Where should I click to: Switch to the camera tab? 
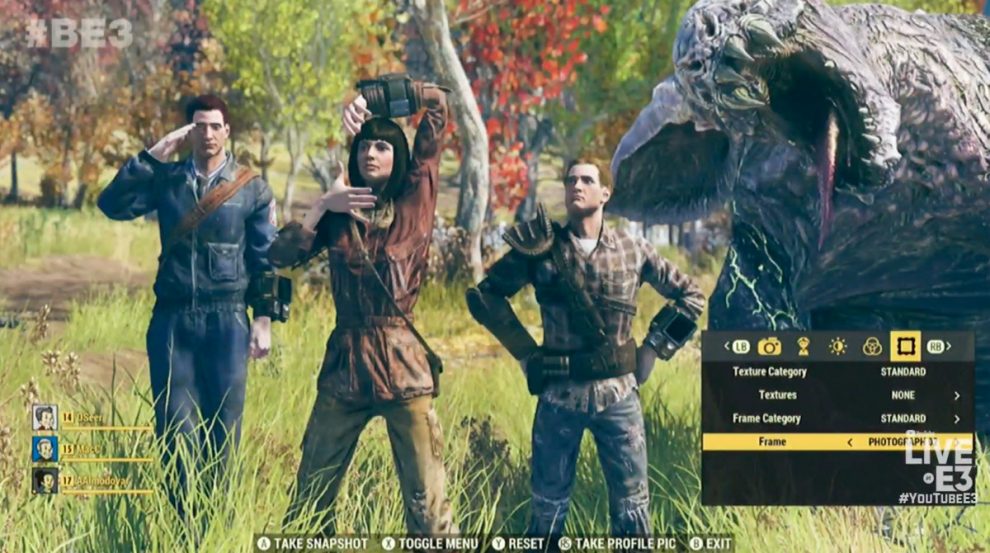point(769,347)
